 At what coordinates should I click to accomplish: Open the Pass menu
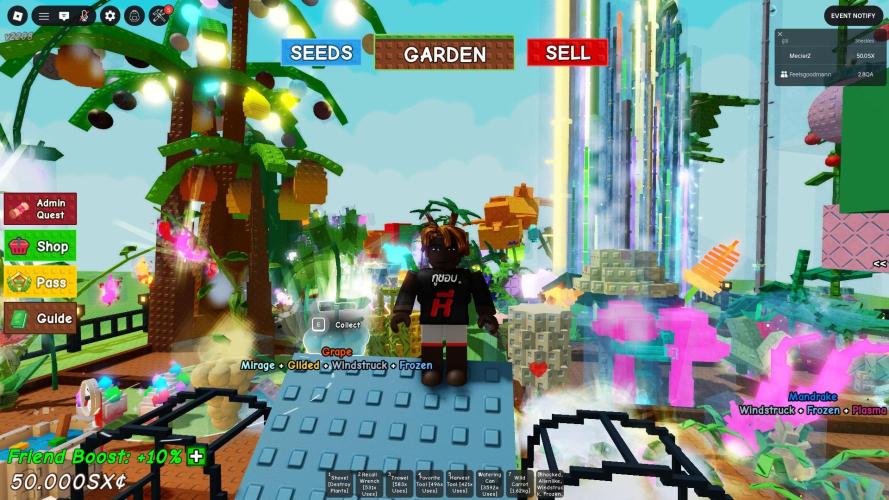click(40, 283)
